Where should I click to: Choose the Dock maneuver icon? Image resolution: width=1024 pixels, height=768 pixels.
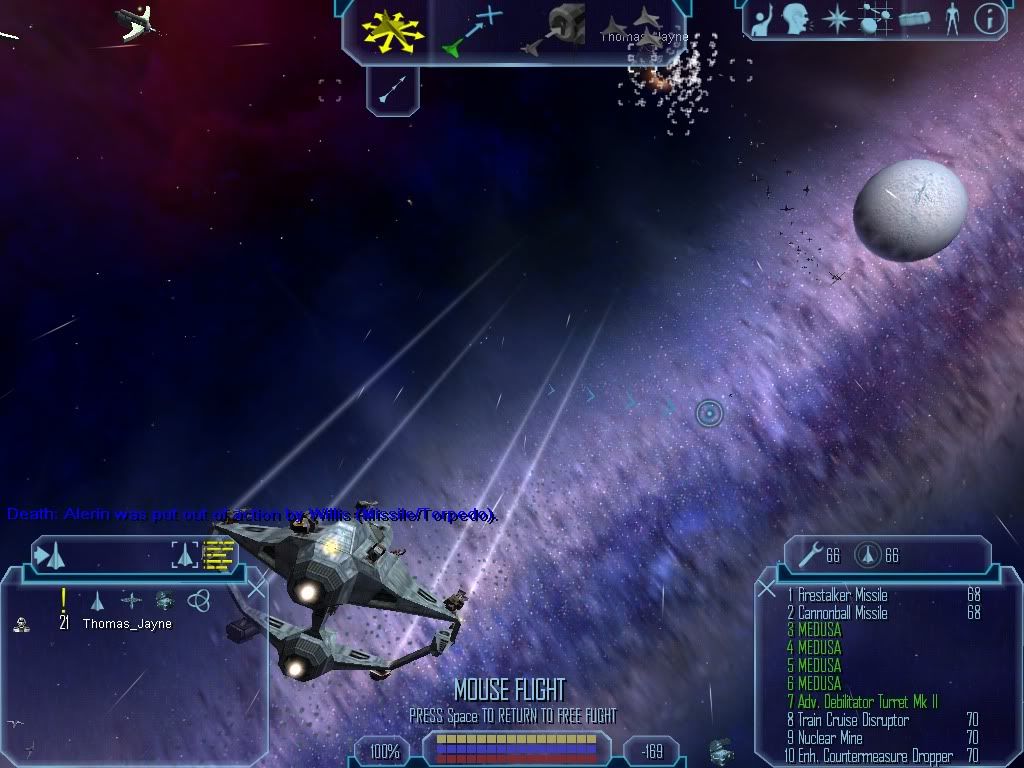pyautogui.click(x=559, y=30)
